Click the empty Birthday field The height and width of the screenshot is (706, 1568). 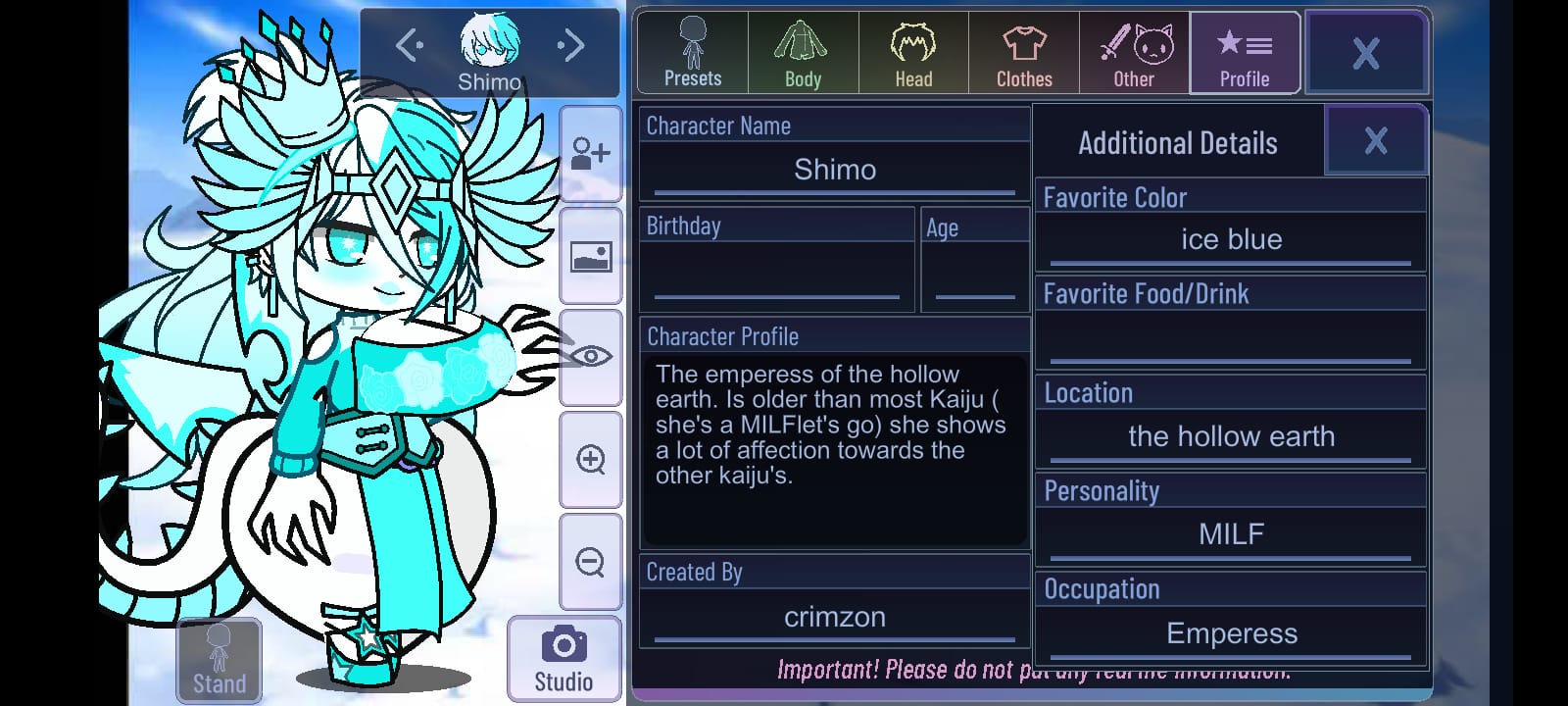point(777,275)
